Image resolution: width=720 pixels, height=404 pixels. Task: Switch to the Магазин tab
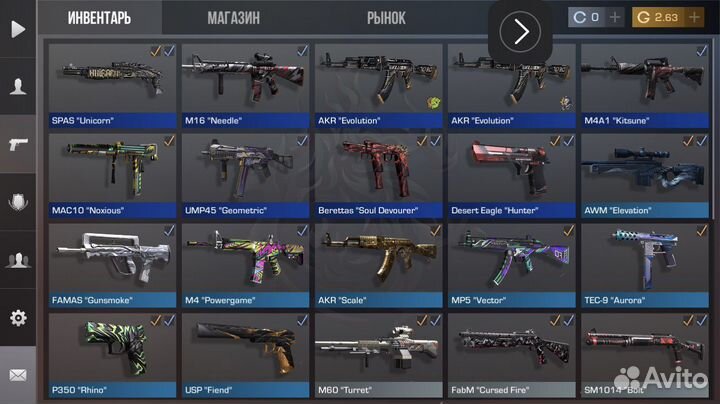[233, 18]
